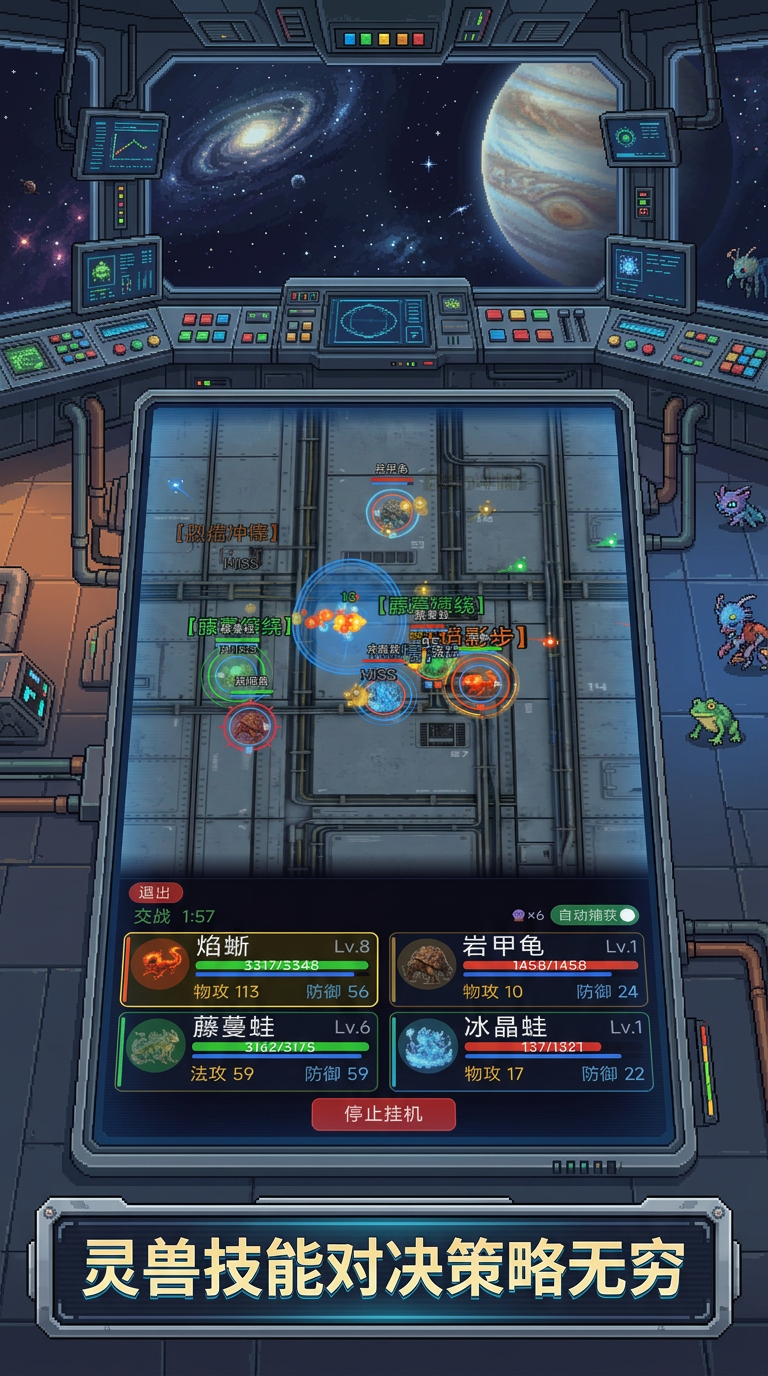Tap the red 退出 exit button
This screenshot has height=1376, width=768.
[154, 893]
